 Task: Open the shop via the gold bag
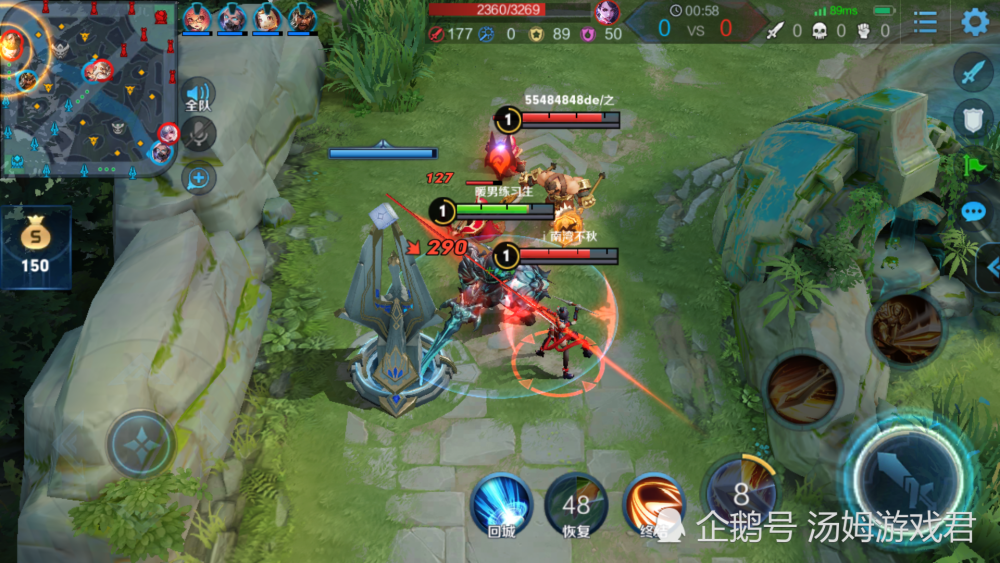click(35, 247)
